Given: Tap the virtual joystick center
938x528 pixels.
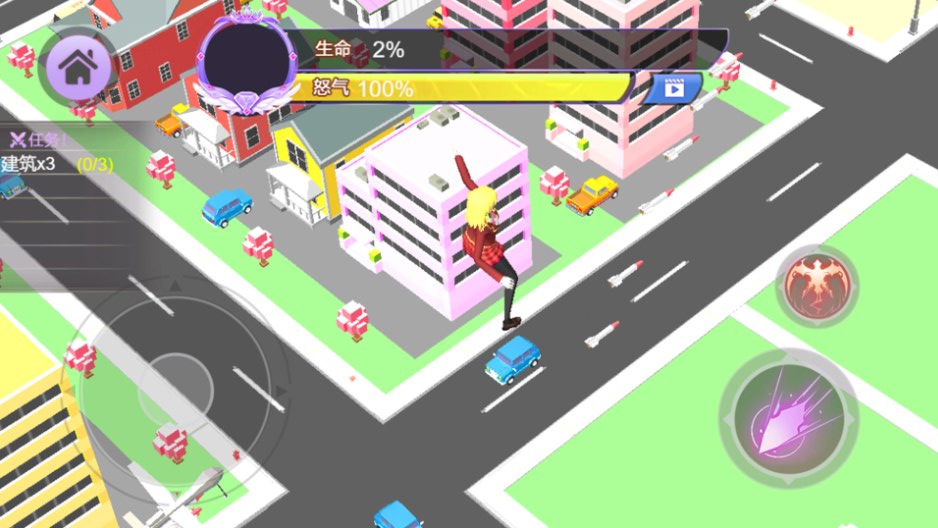Looking at the screenshot, I should tap(175, 385).
